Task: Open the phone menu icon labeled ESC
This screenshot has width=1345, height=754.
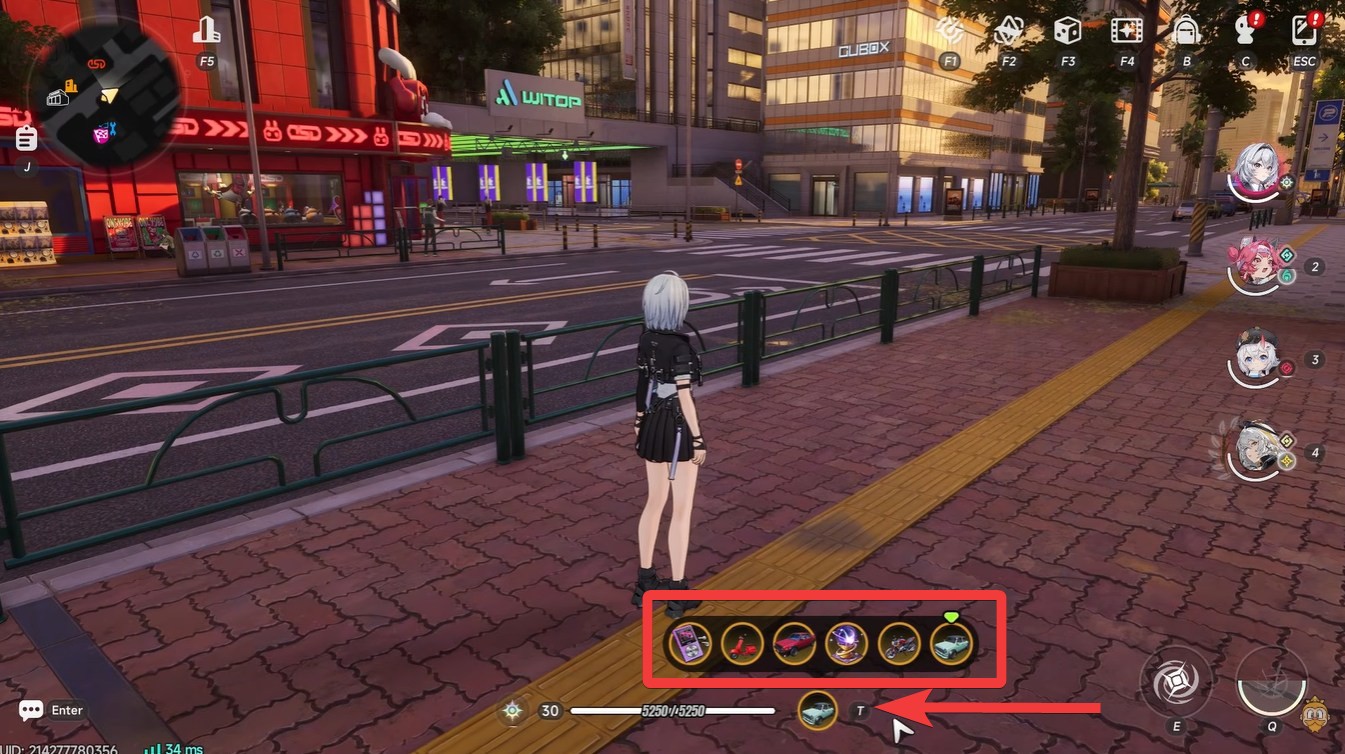Action: (x=1303, y=32)
